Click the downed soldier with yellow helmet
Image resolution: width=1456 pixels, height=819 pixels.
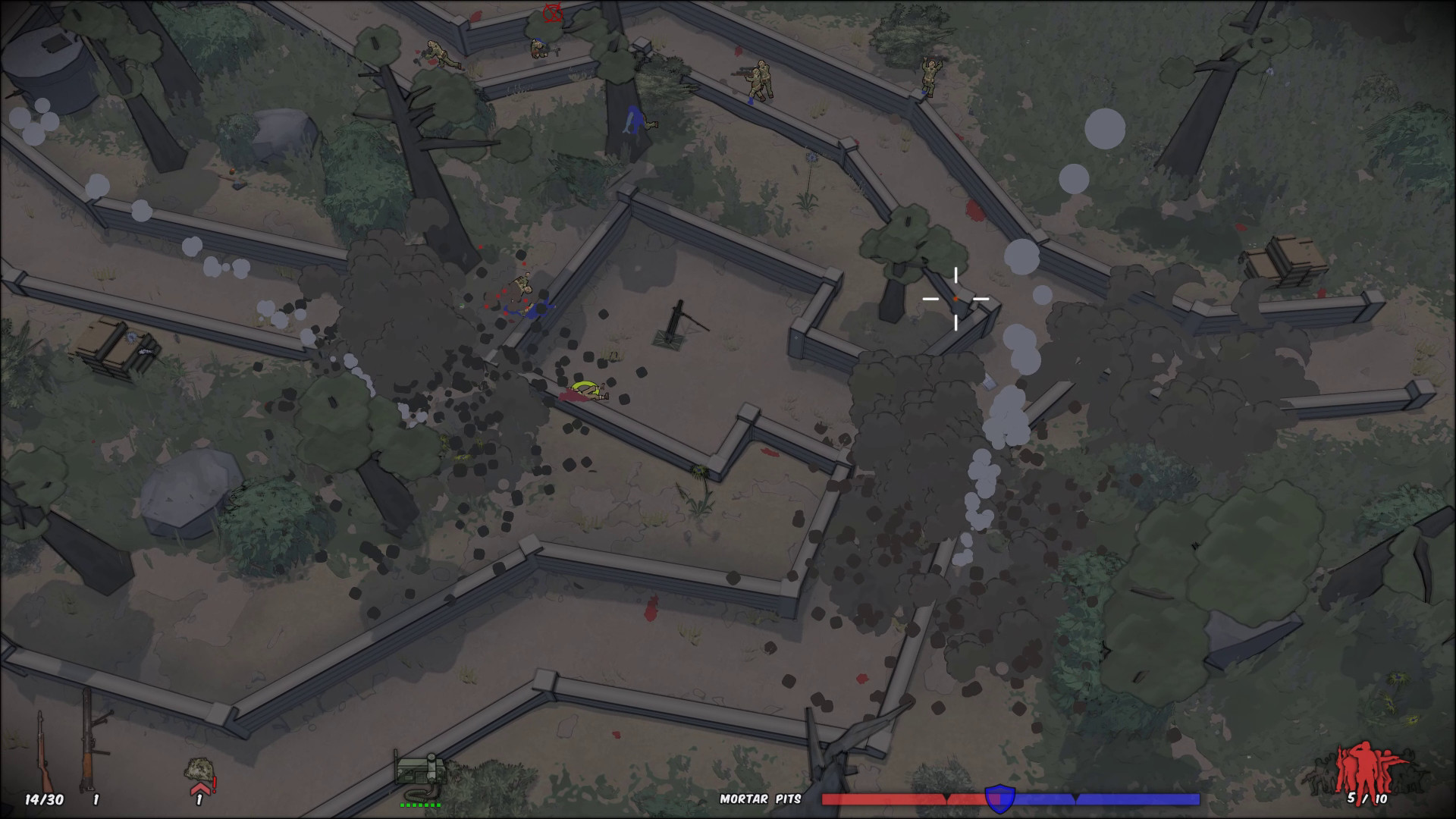pos(588,389)
